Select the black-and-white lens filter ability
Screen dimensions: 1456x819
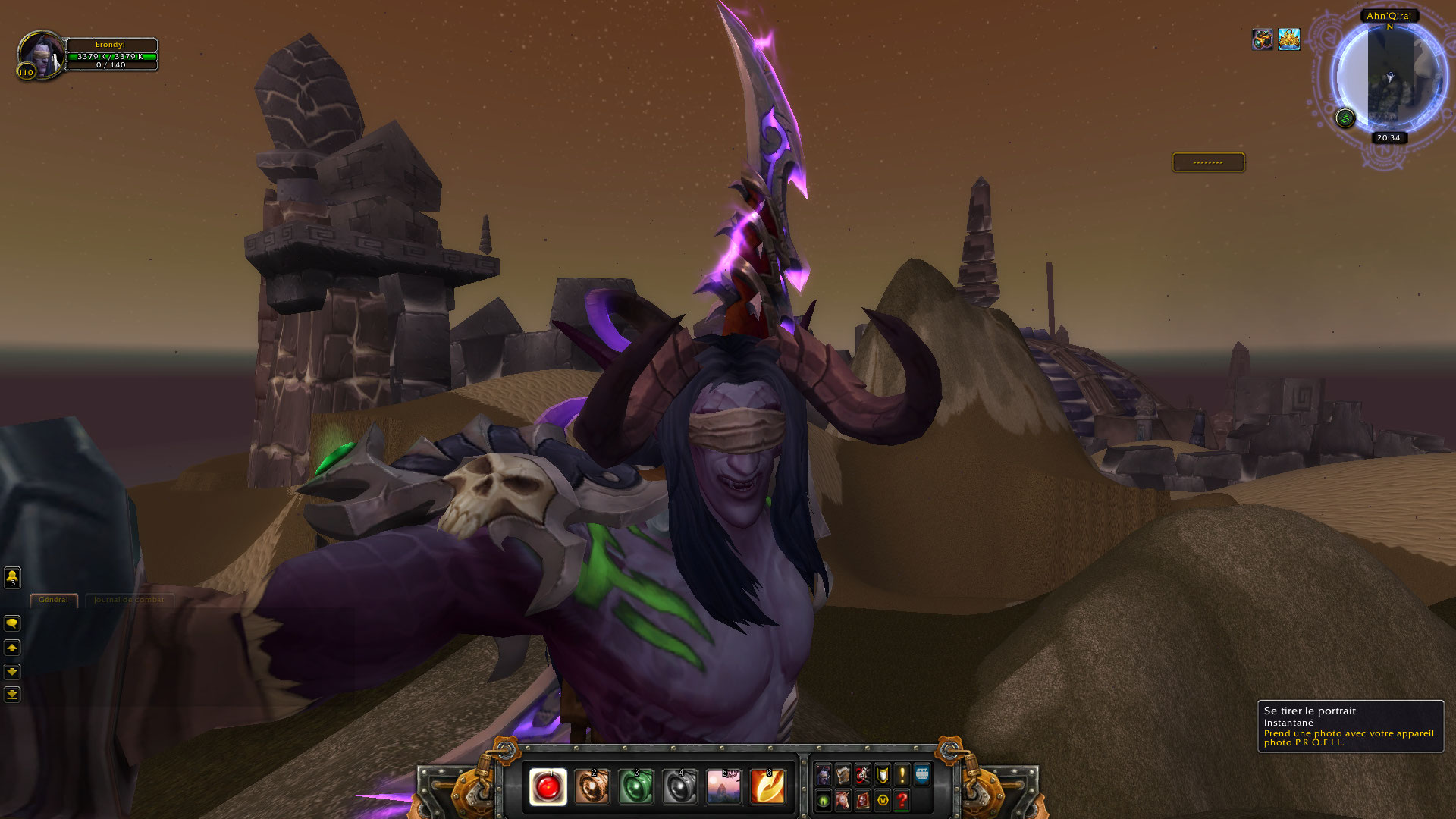coord(679,786)
